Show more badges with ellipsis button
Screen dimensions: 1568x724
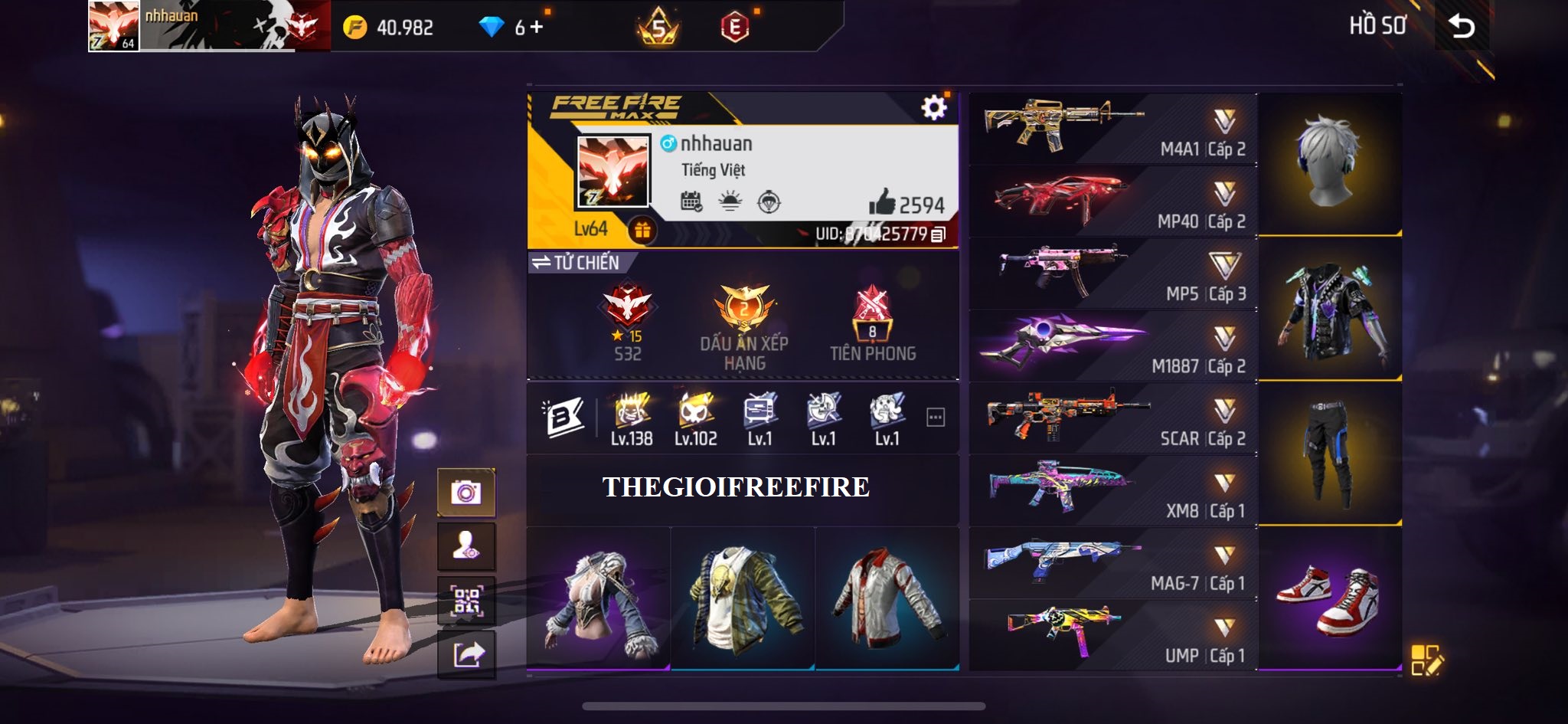click(x=935, y=418)
